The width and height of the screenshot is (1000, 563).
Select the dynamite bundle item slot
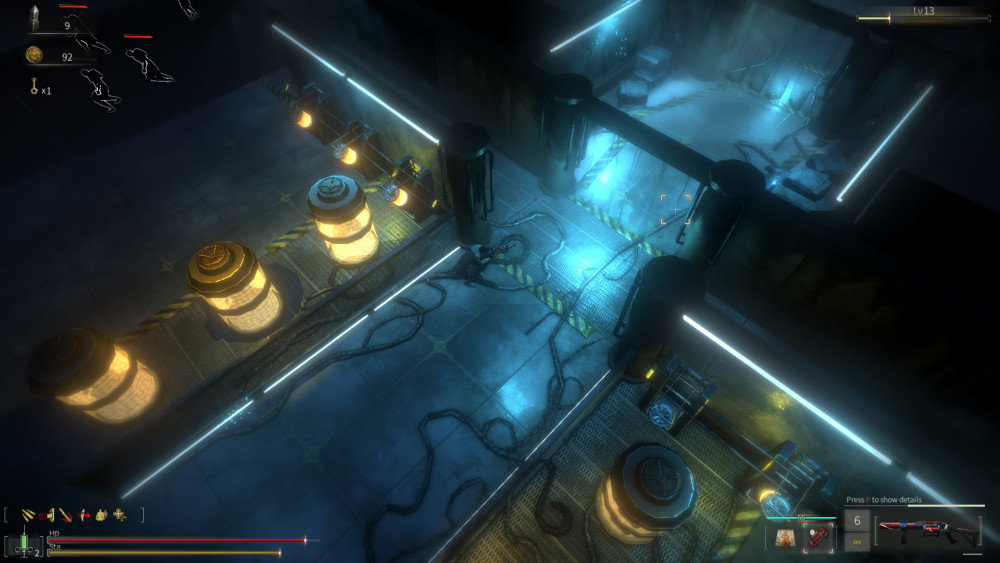(817, 536)
